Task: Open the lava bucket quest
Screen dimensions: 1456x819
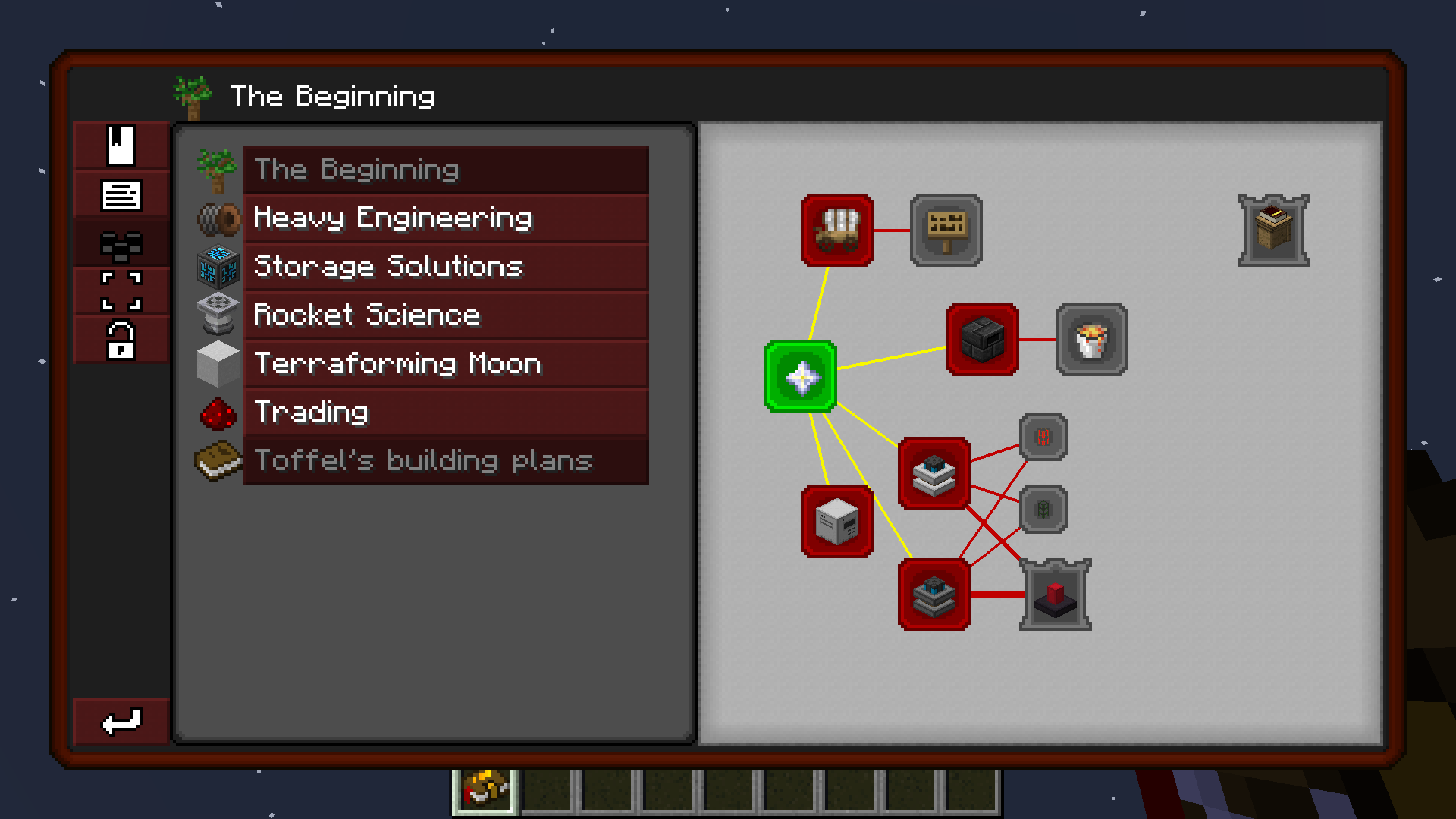Action: coord(1090,339)
